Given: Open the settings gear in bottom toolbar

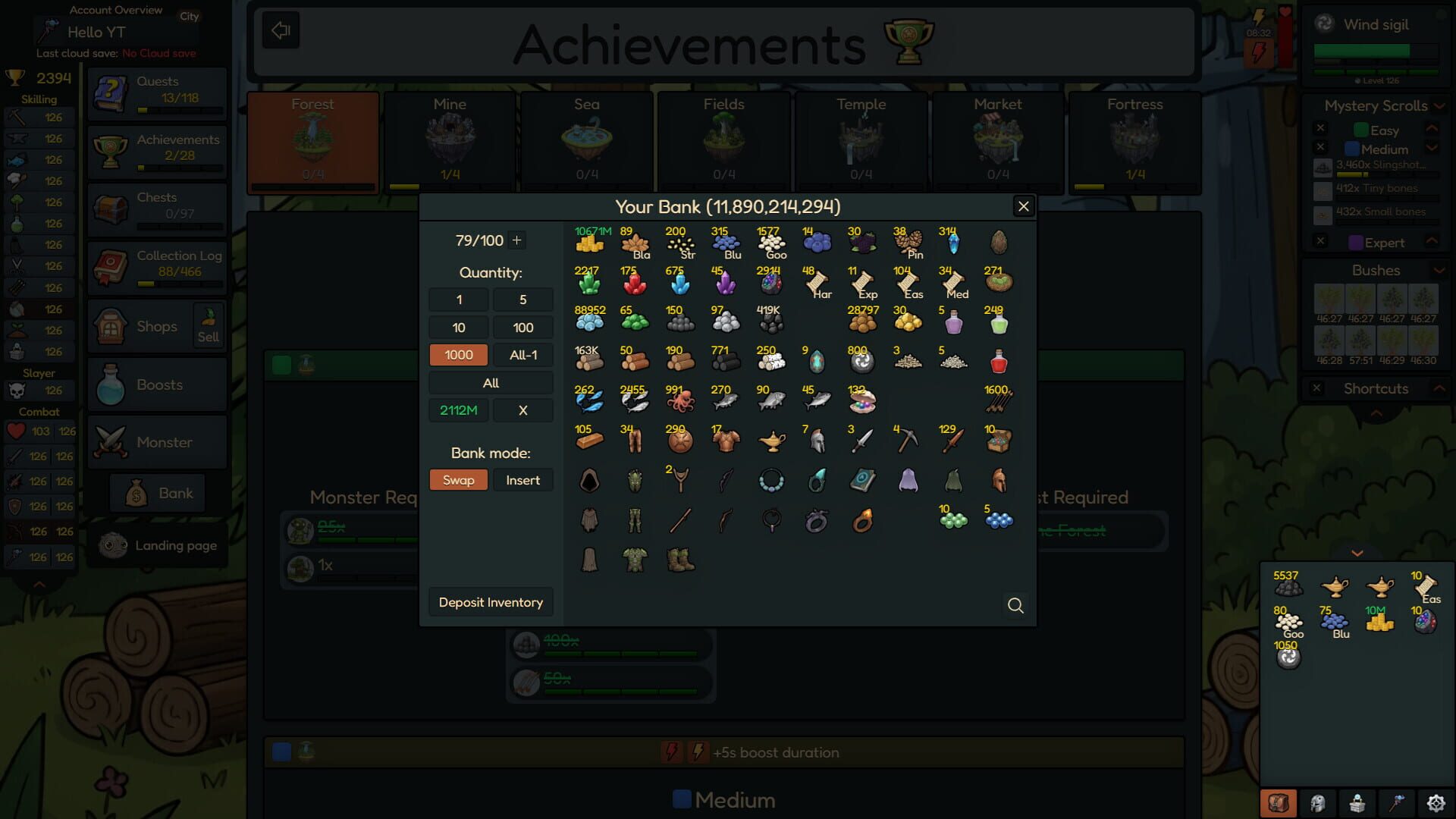Looking at the screenshot, I should click(x=1436, y=802).
